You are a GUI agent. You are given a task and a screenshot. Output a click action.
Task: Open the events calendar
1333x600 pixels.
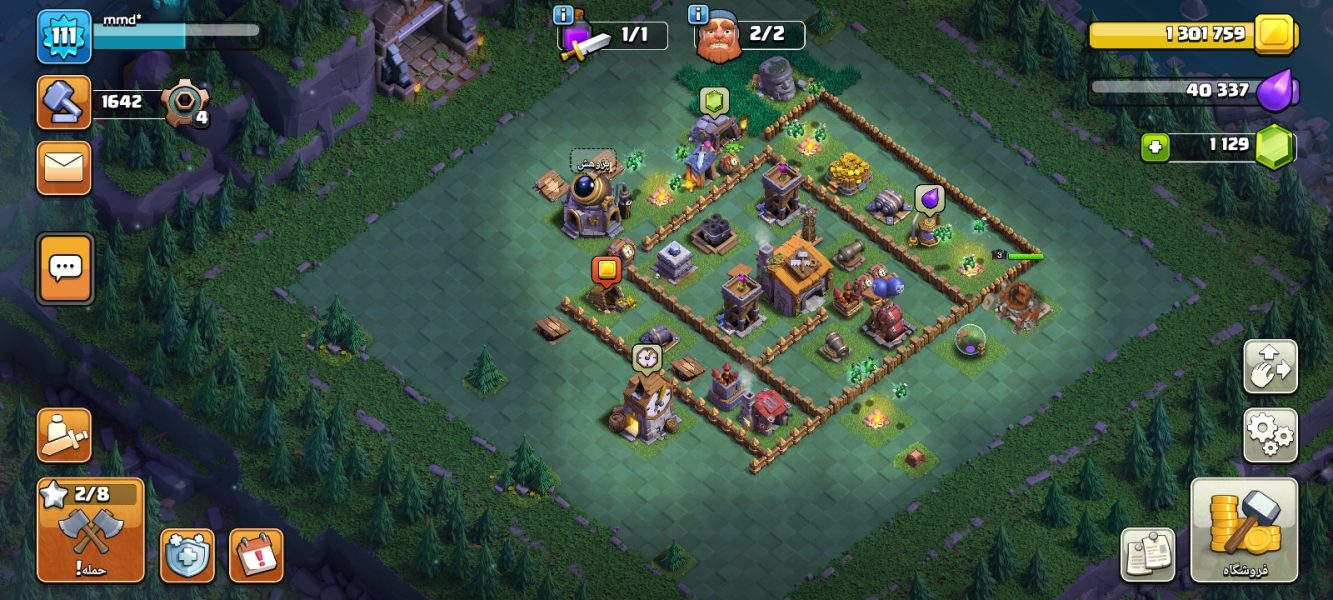point(256,555)
